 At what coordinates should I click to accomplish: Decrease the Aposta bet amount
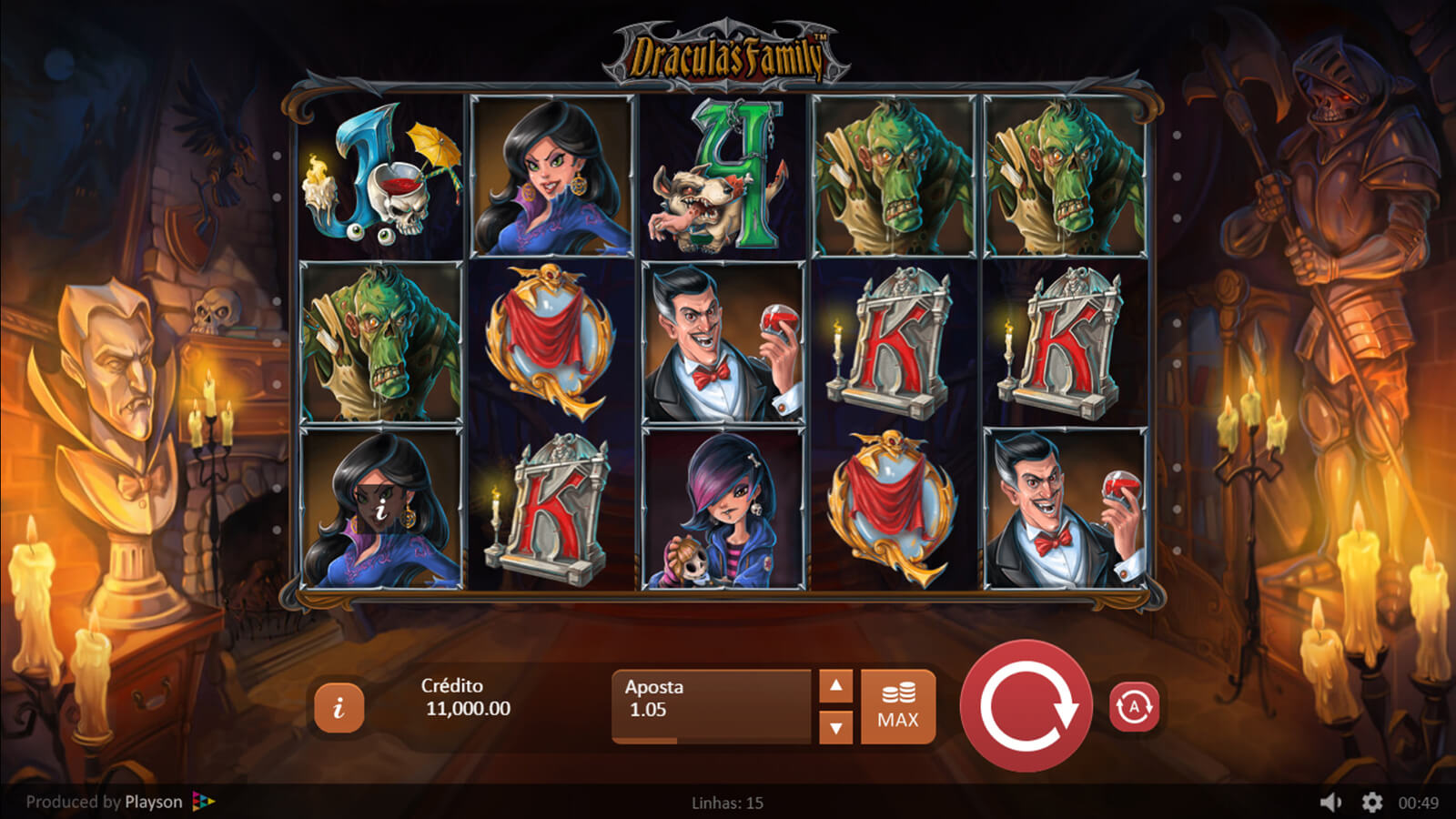pos(835,727)
